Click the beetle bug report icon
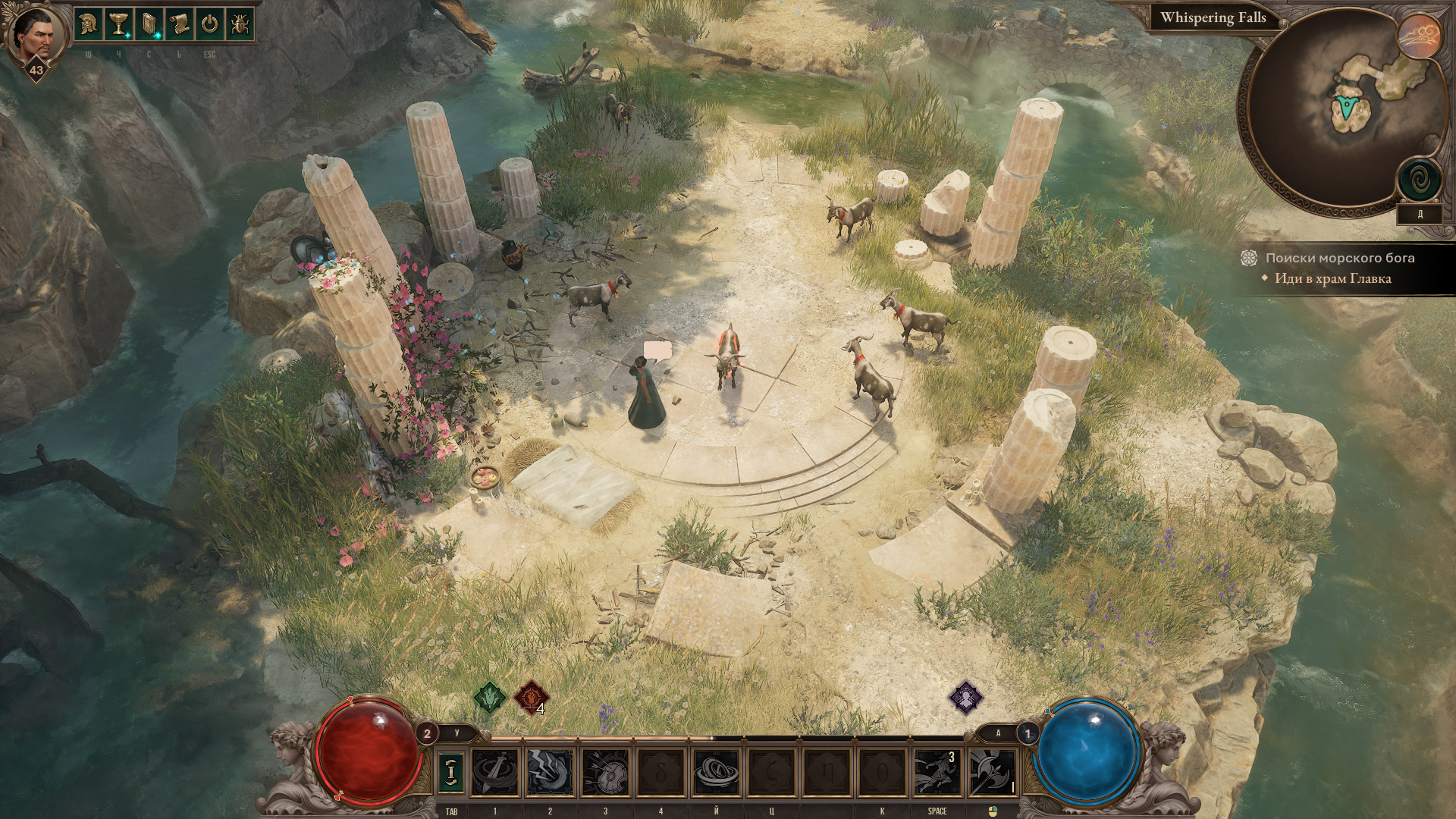This screenshot has height=819, width=1456. click(240, 24)
